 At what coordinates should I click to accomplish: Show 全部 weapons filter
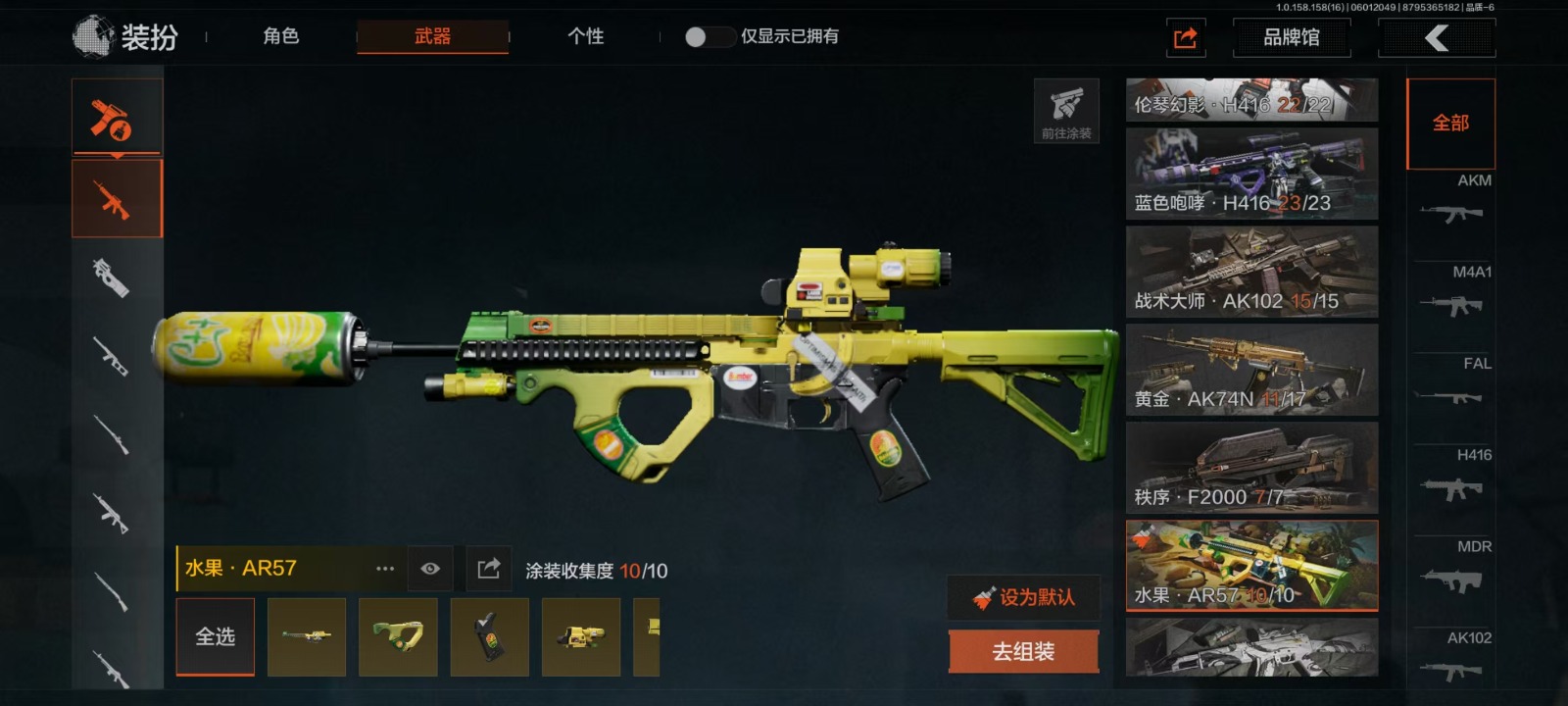pos(1450,124)
